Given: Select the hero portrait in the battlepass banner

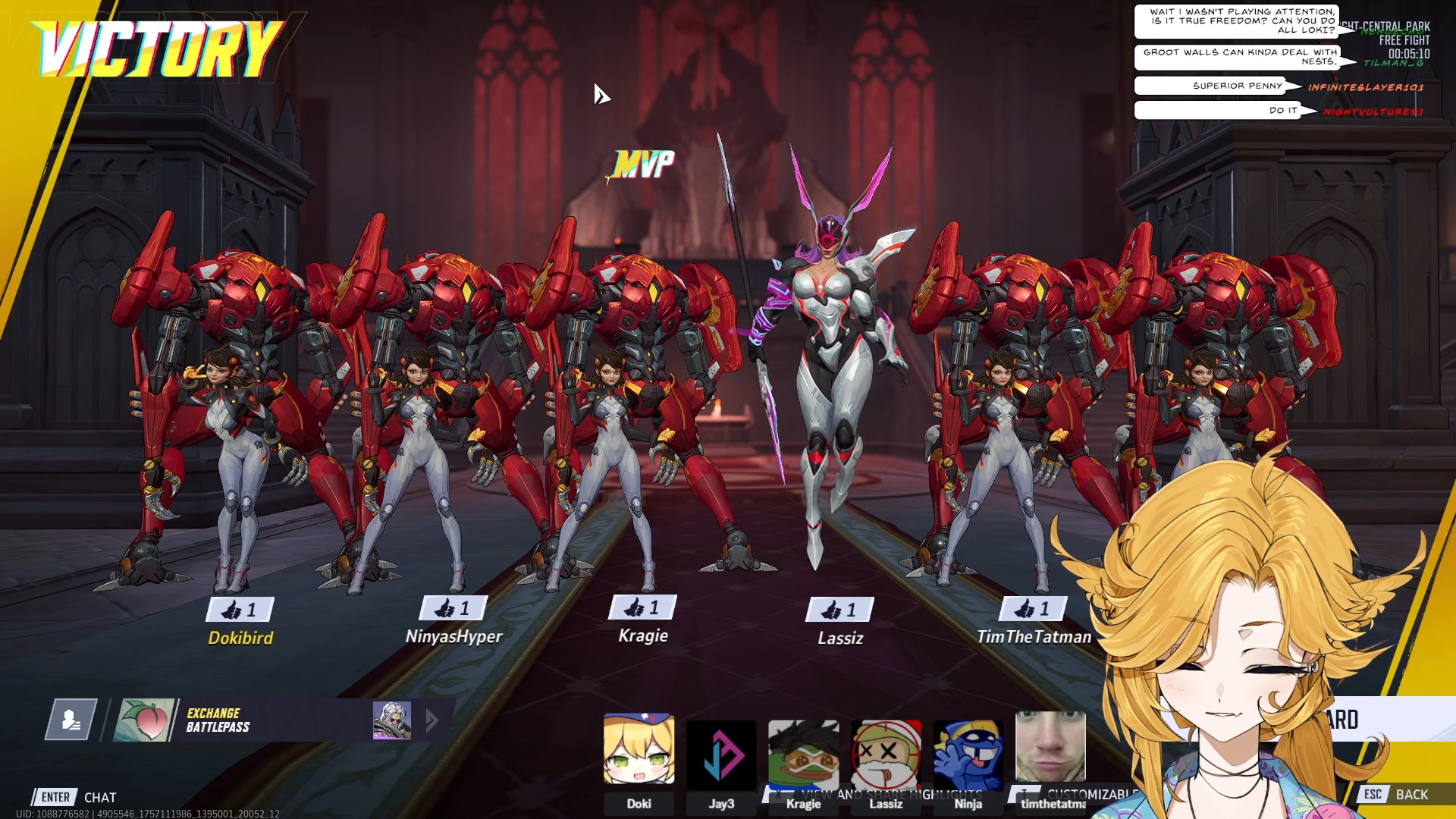Looking at the screenshot, I should pyautogui.click(x=392, y=720).
